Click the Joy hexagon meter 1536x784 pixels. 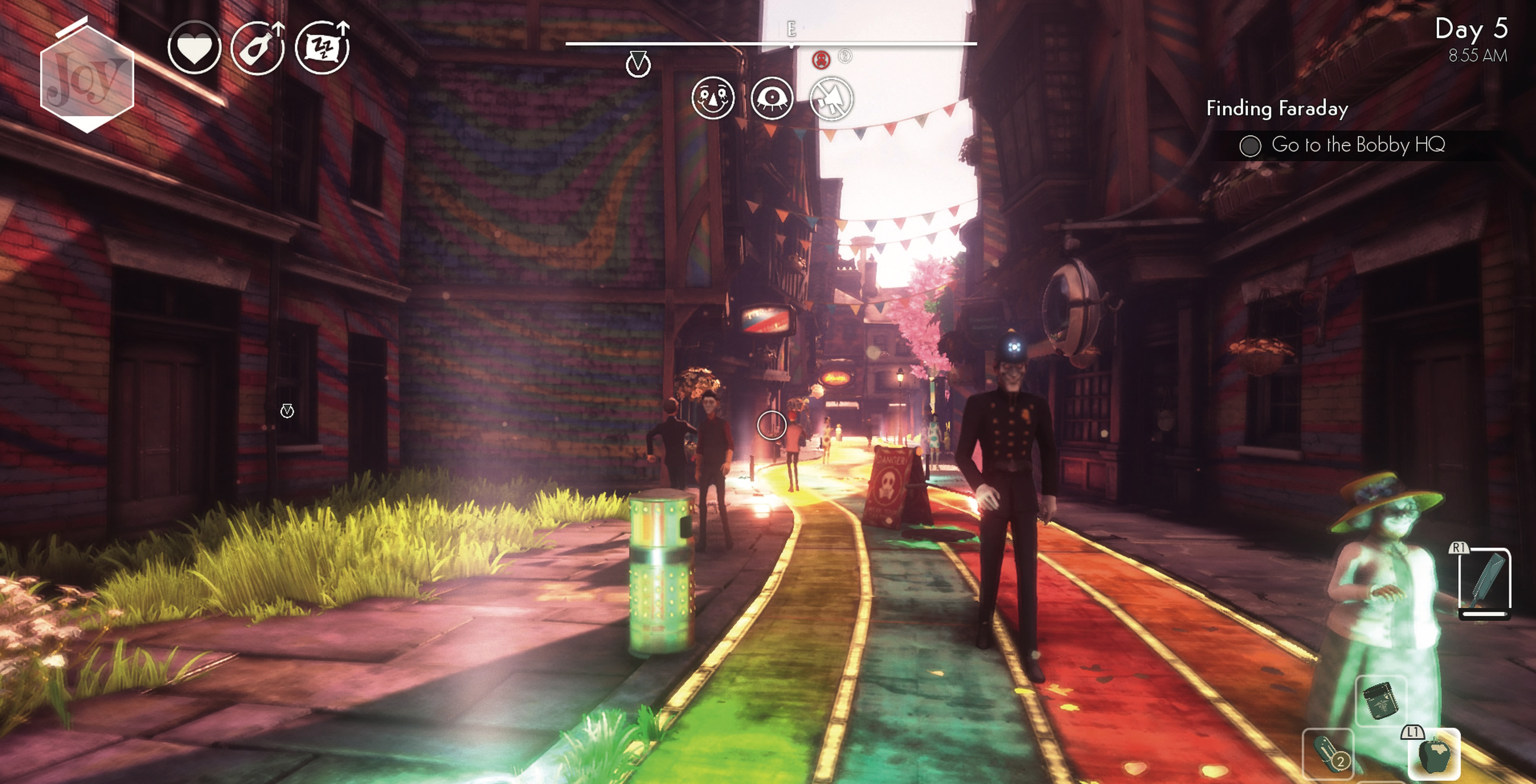tap(87, 77)
